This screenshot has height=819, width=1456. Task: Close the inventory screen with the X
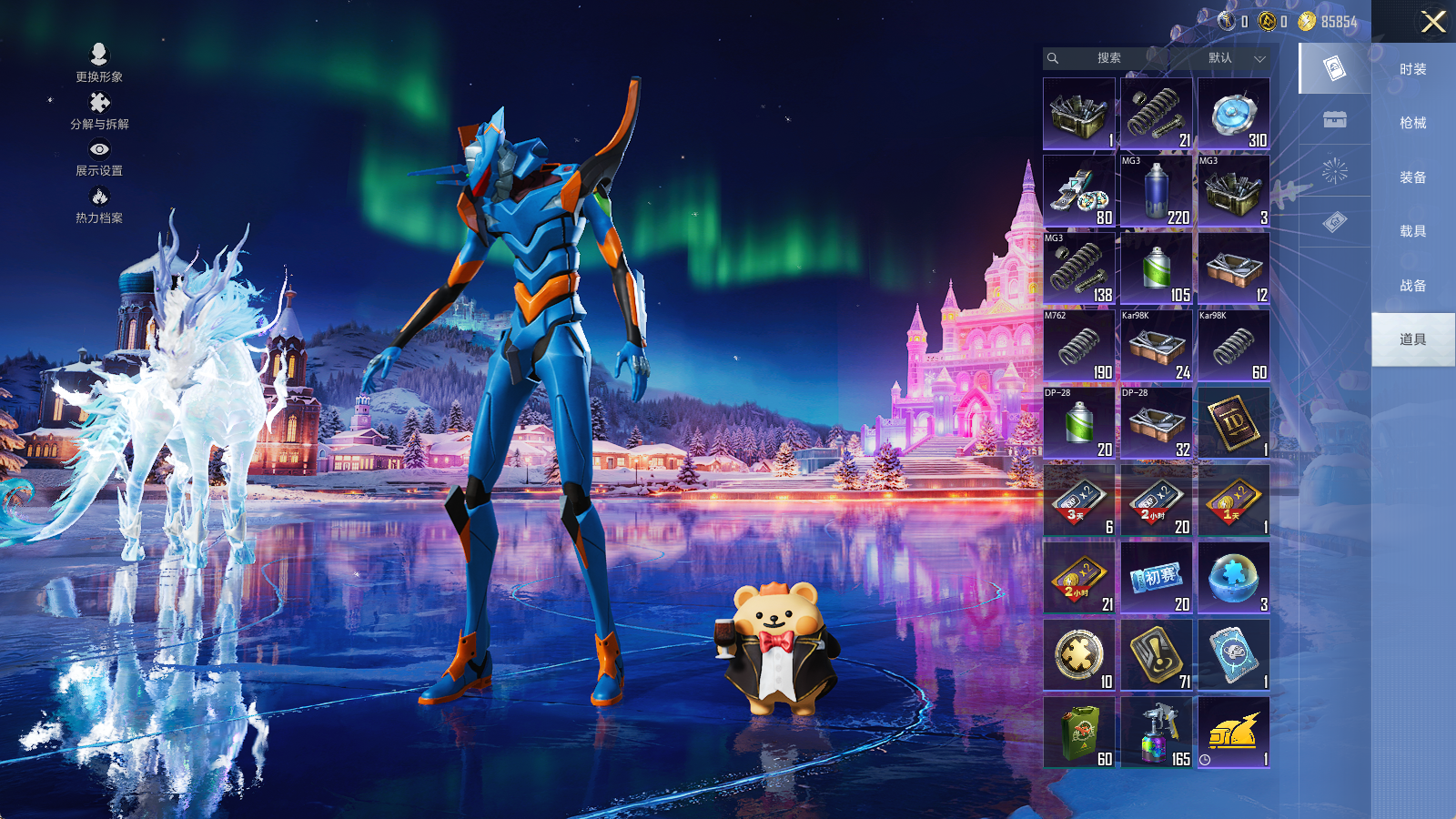[x=1433, y=22]
